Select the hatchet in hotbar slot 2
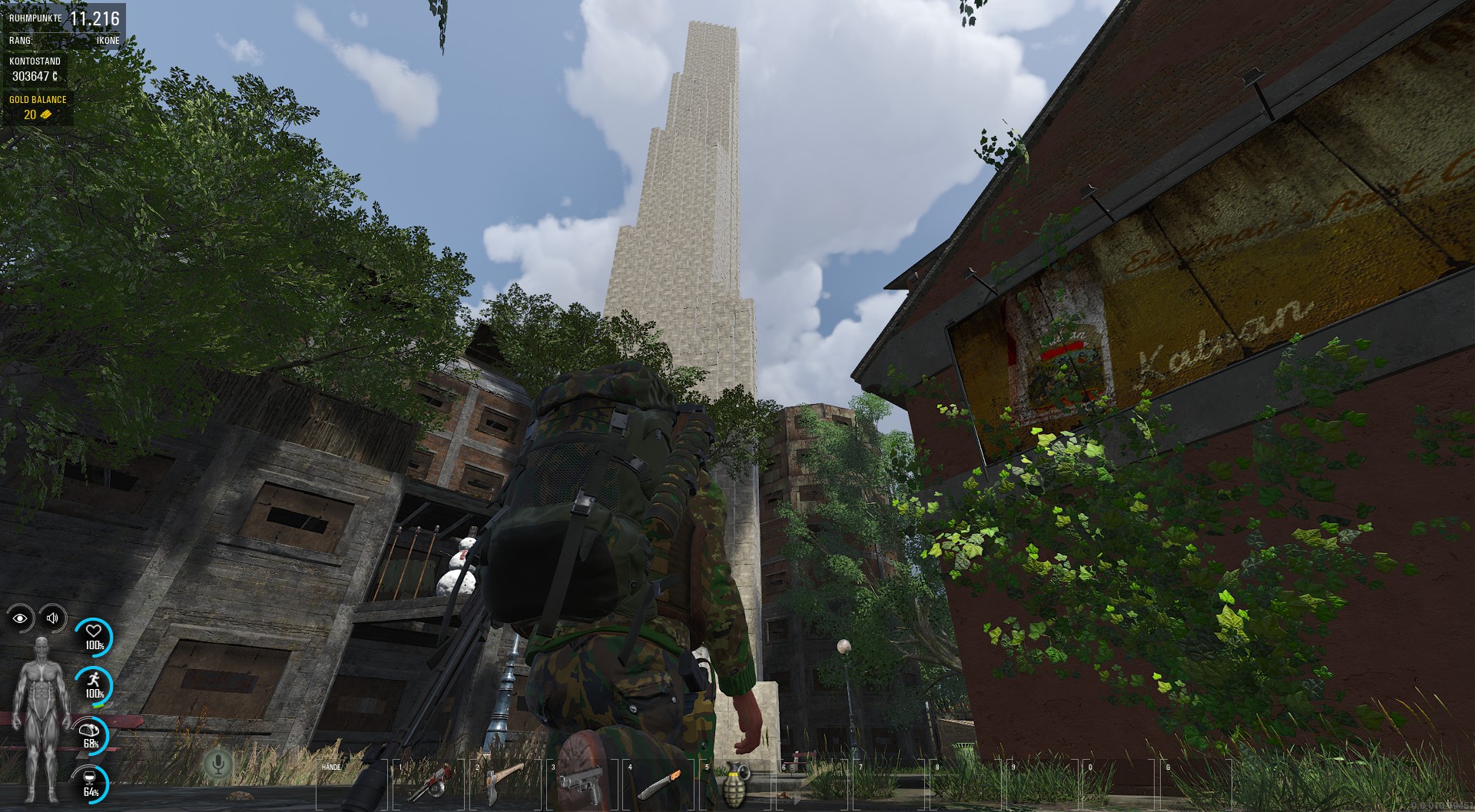This screenshot has width=1475, height=812. tap(505, 784)
